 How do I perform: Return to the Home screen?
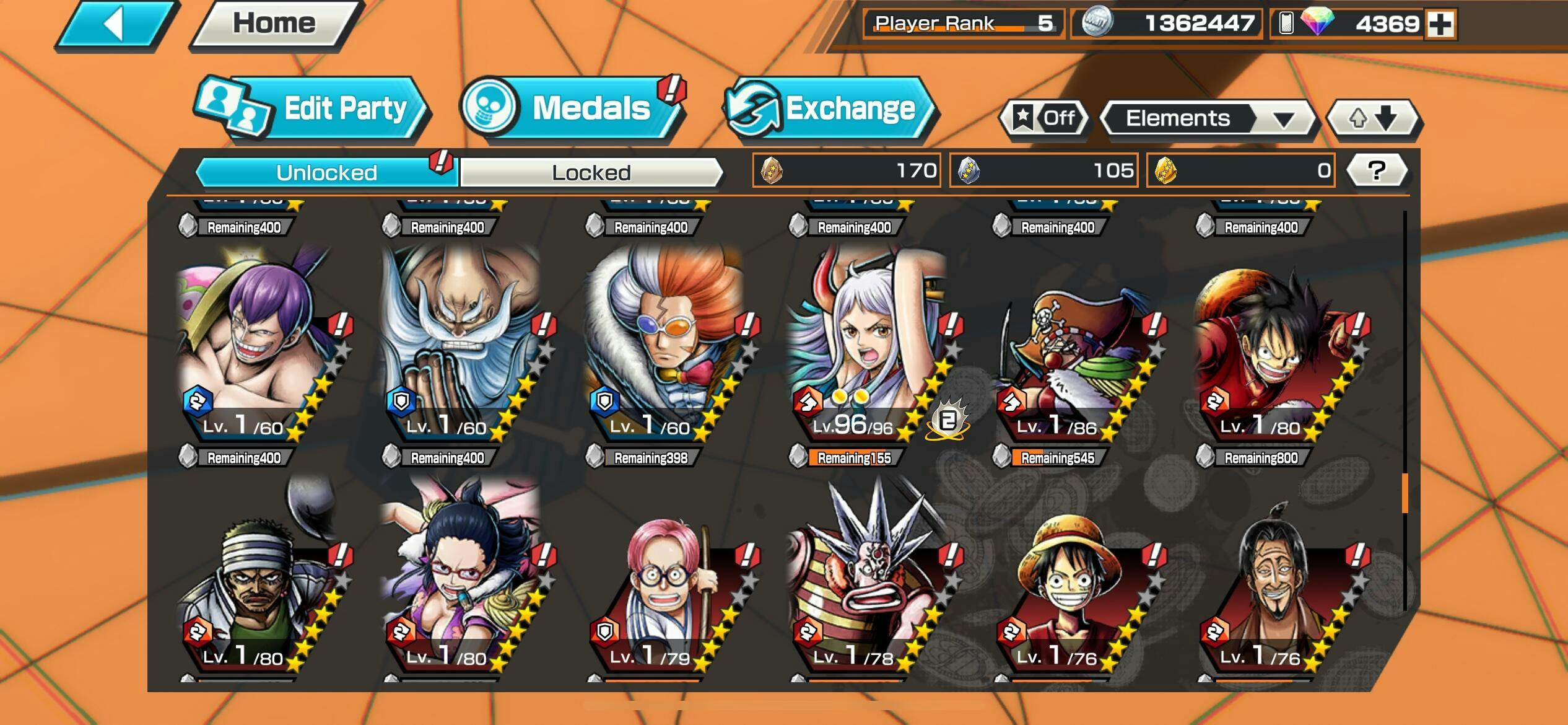point(275,25)
